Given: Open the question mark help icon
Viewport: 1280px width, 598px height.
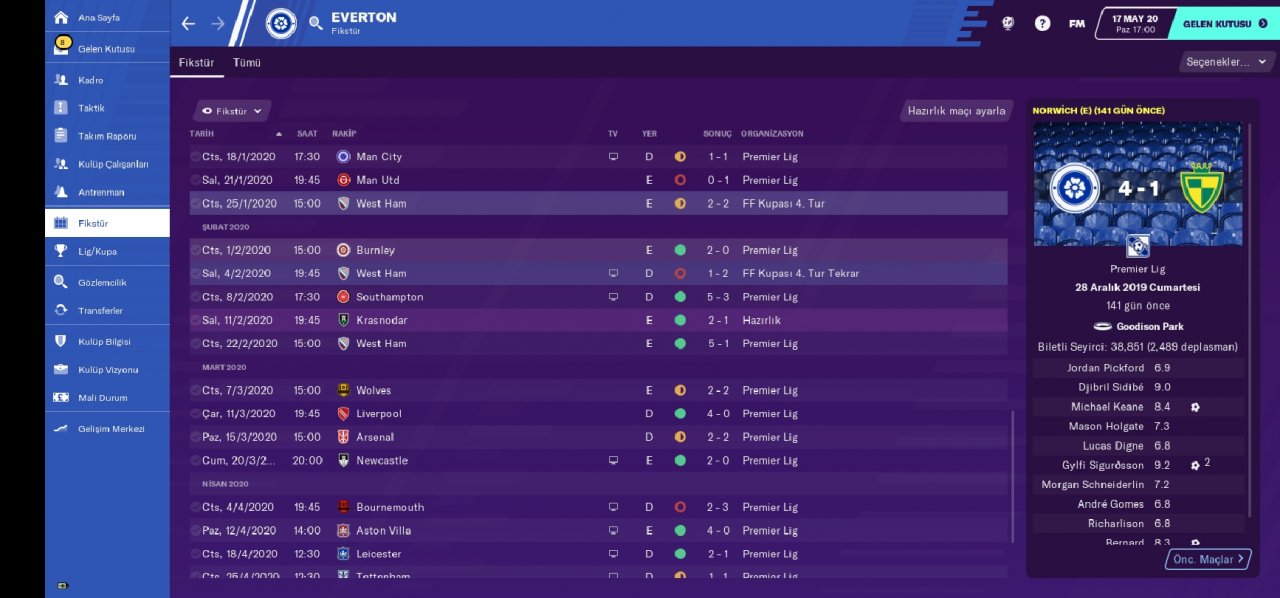Looking at the screenshot, I should pyautogui.click(x=1042, y=23).
